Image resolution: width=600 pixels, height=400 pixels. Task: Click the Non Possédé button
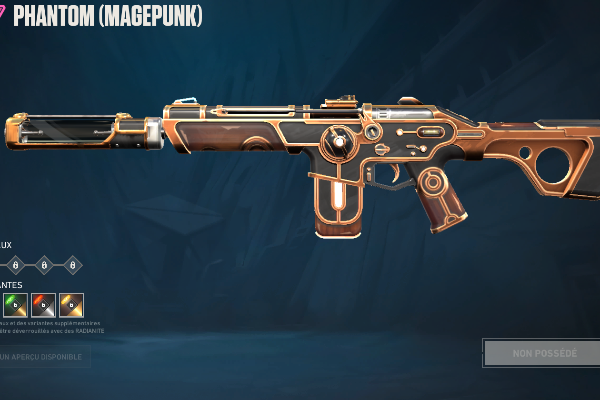[x=544, y=353]
